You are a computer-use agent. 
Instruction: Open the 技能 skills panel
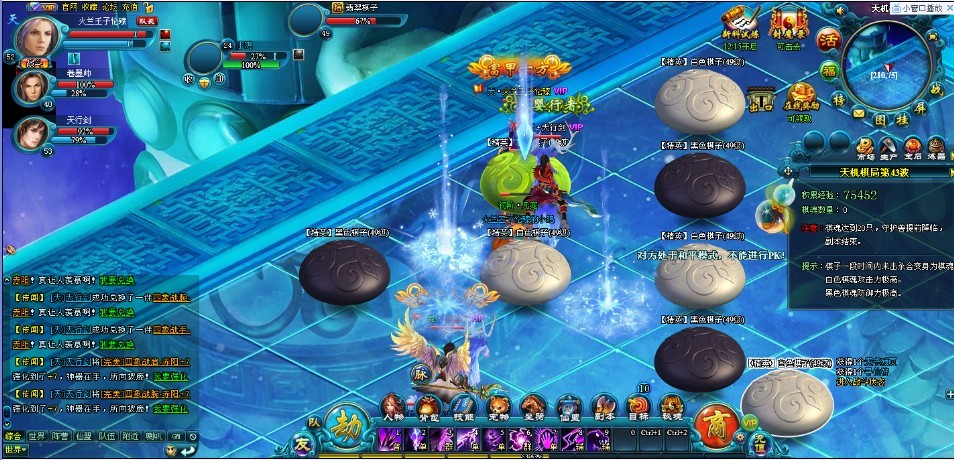tap(464, 405)
